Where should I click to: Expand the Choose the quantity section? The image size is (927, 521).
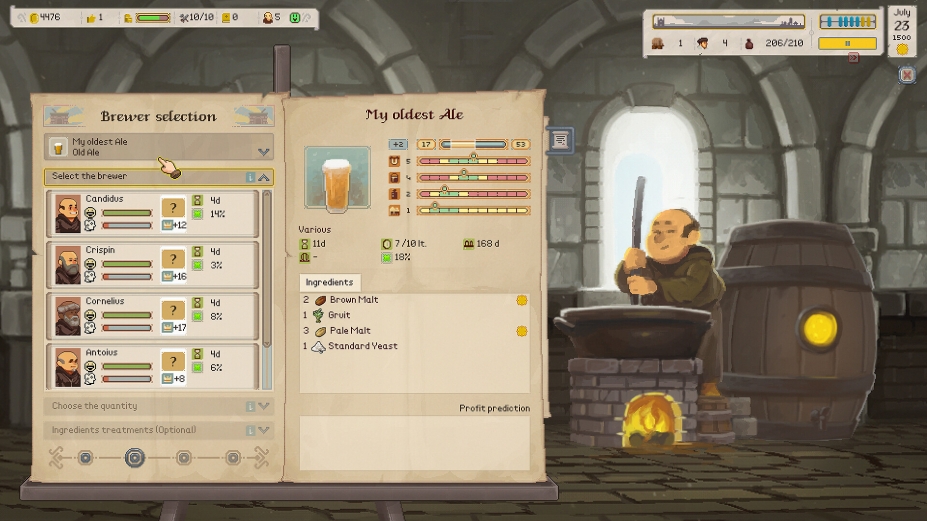point(264,406)
